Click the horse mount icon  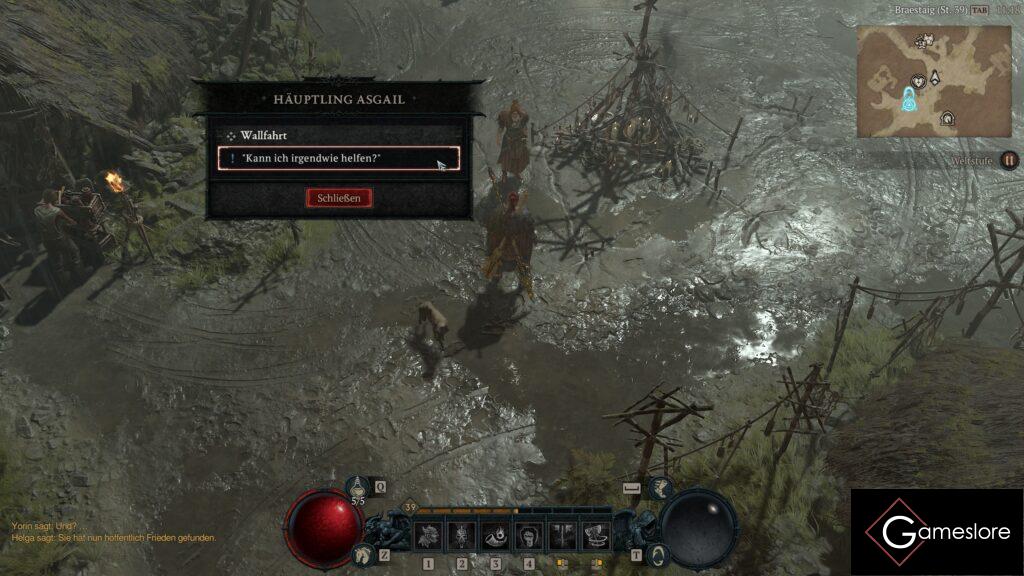click(x=362, y=554)
